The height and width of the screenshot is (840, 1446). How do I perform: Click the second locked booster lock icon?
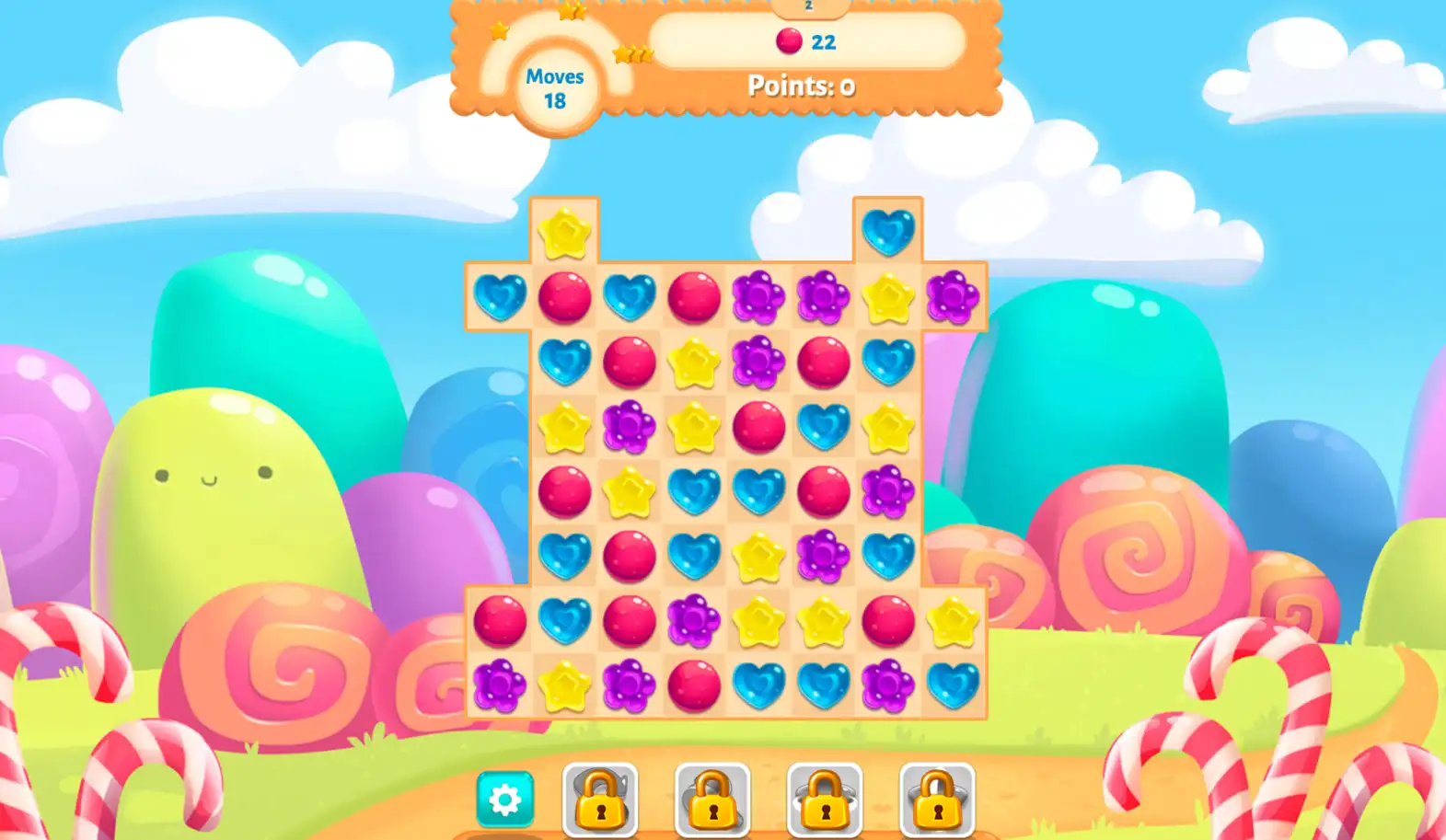pyautogui.click(x=714, y=800)
